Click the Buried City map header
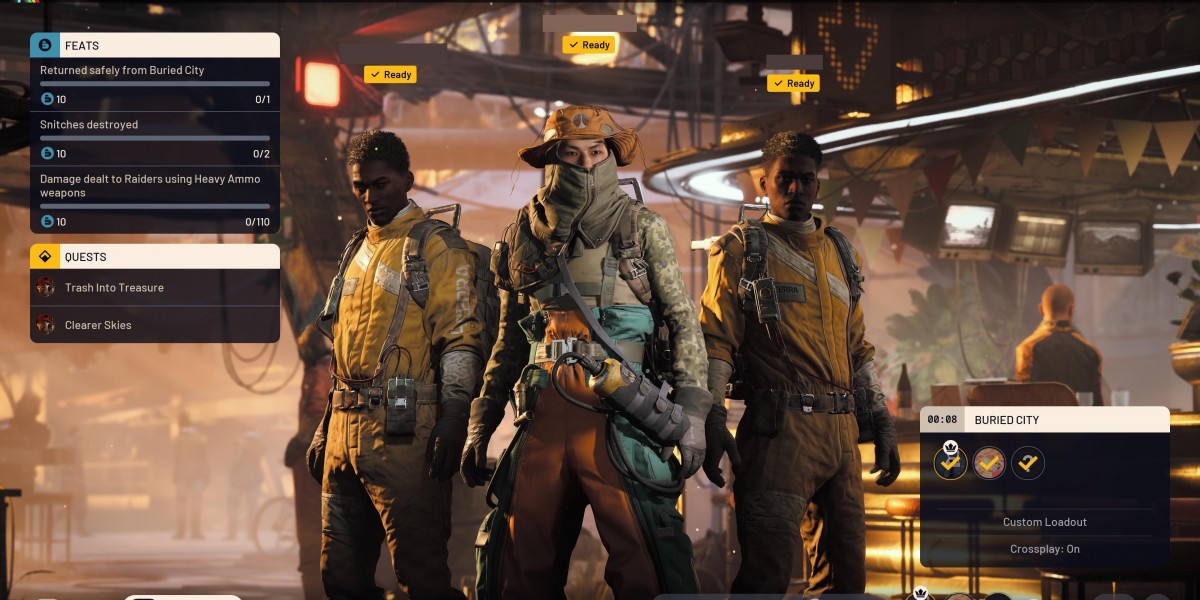 pos(1044,420)
